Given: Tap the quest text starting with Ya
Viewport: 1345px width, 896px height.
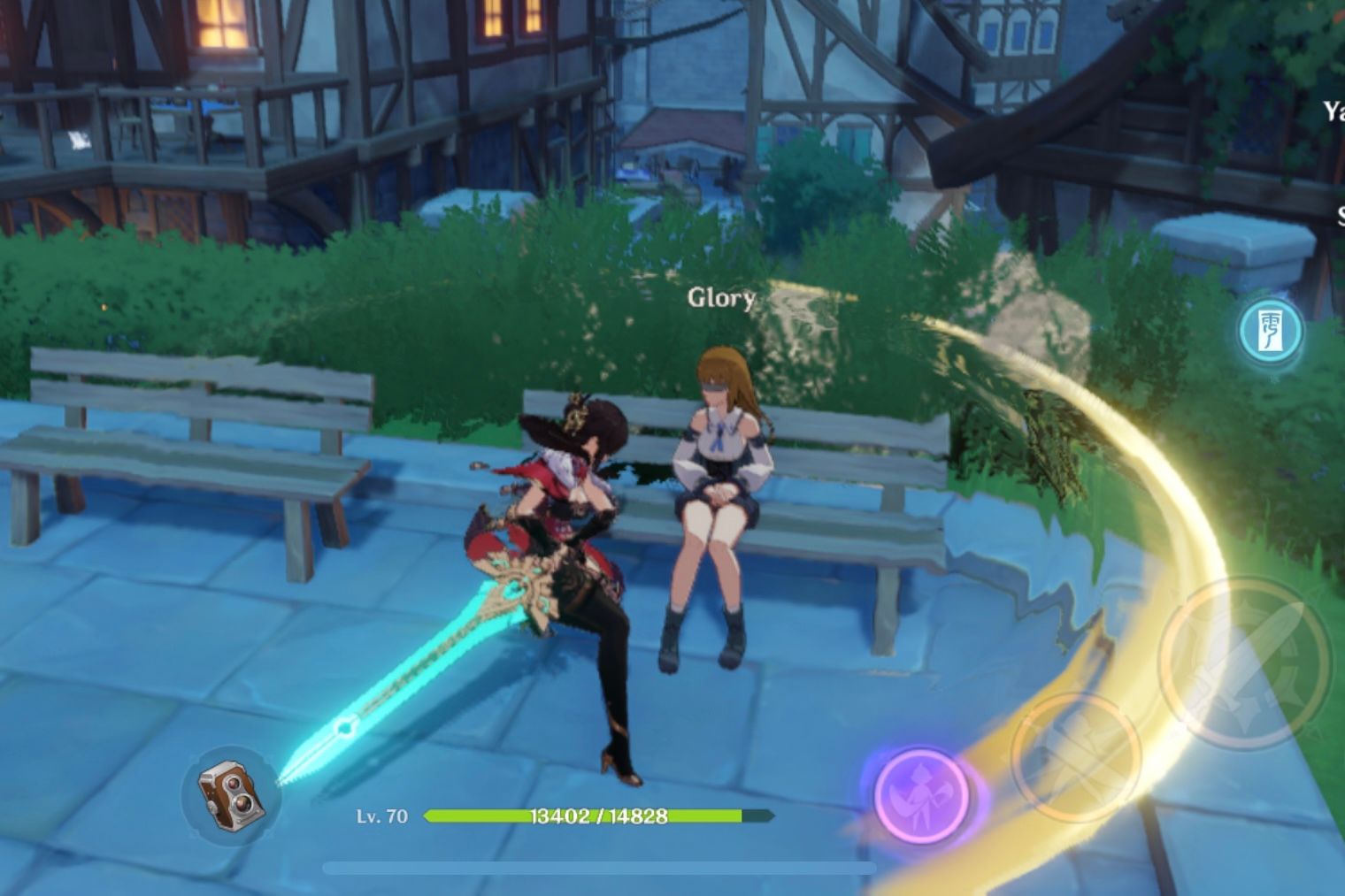Looking at the screenshot, I should tap(1333, 112).
